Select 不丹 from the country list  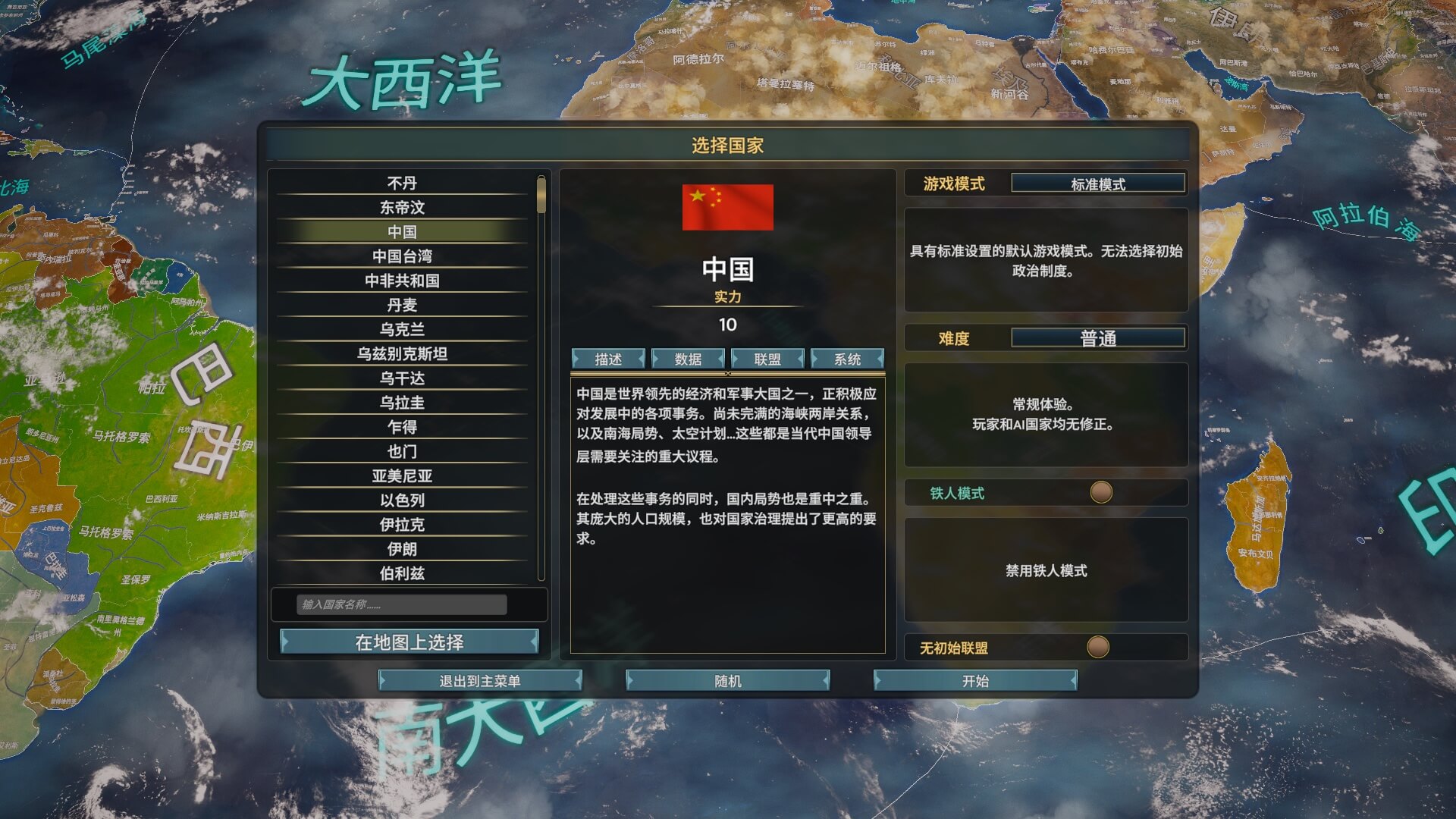tap(402, 184)
